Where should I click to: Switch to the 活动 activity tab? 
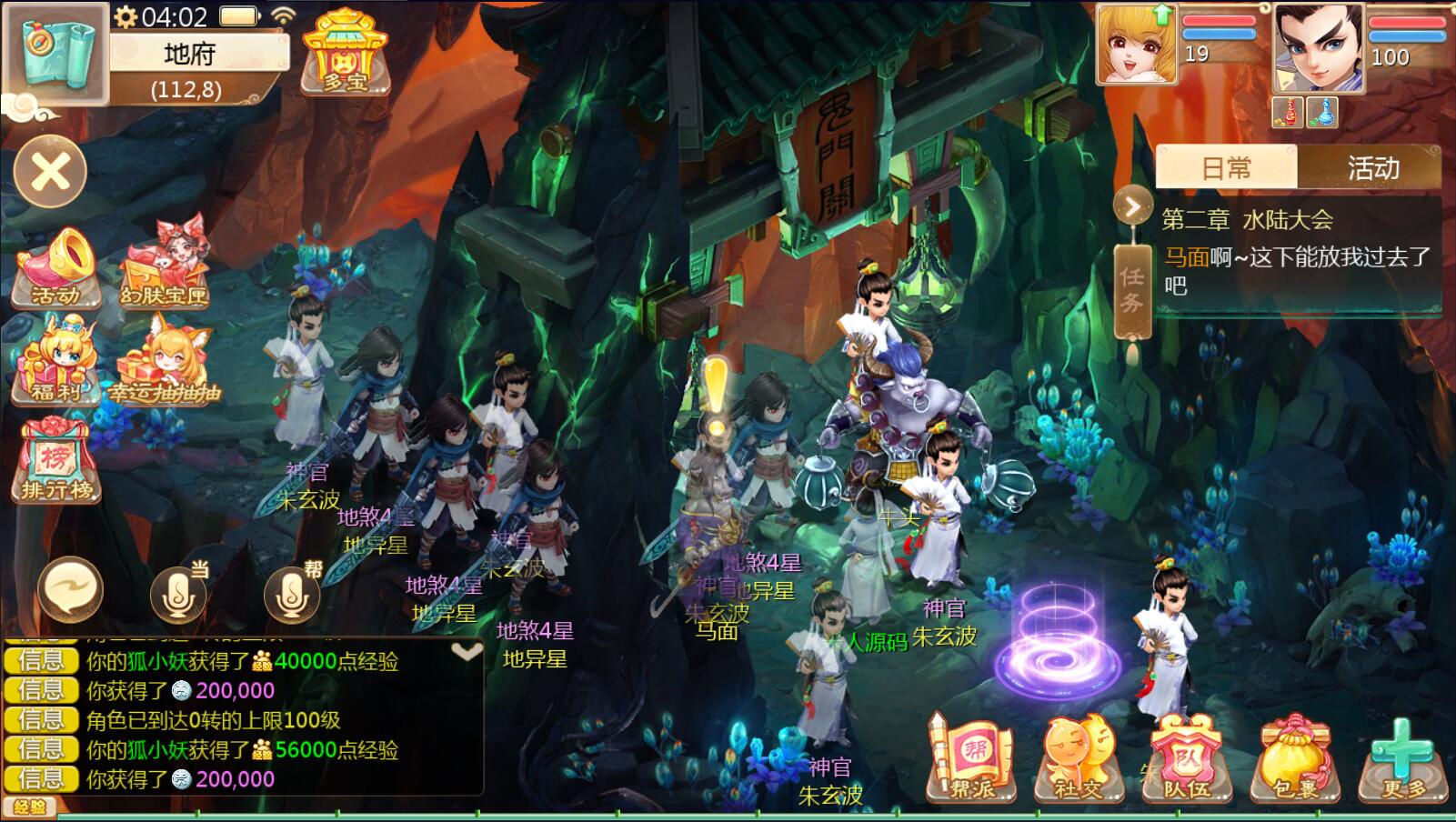[x=1372, y=168]
